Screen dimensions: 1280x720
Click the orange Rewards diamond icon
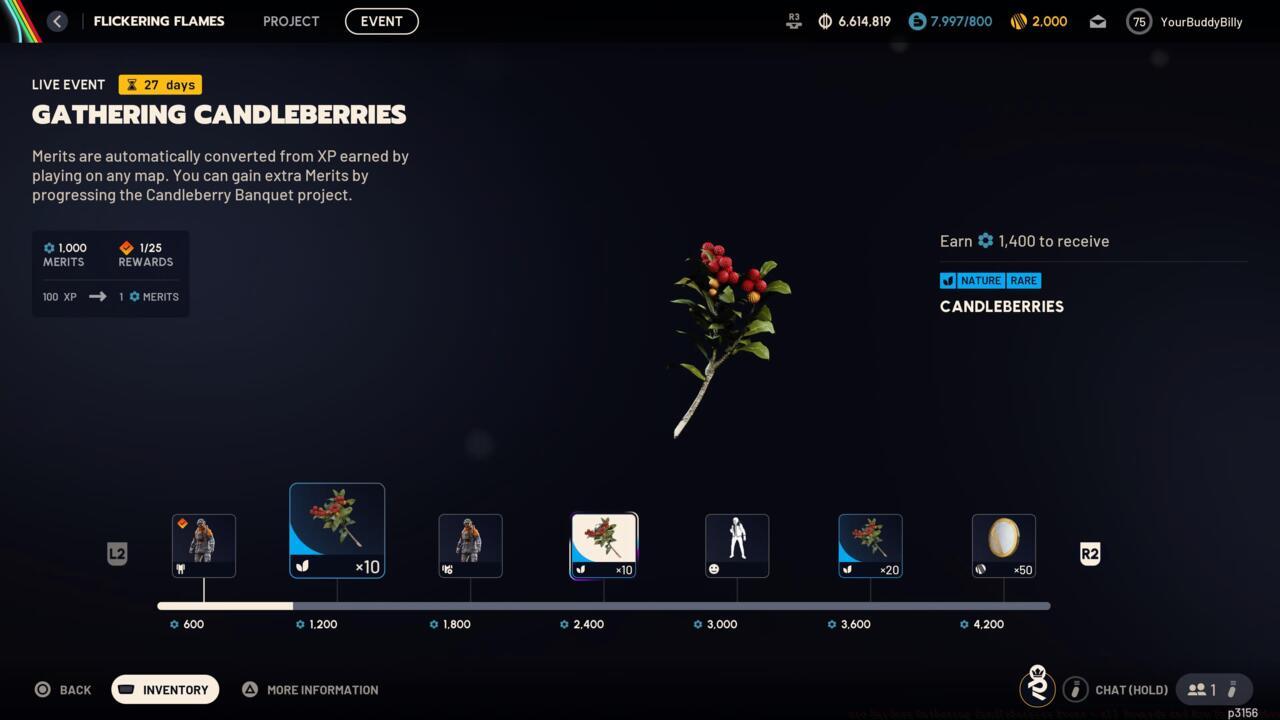coord(126,247)
